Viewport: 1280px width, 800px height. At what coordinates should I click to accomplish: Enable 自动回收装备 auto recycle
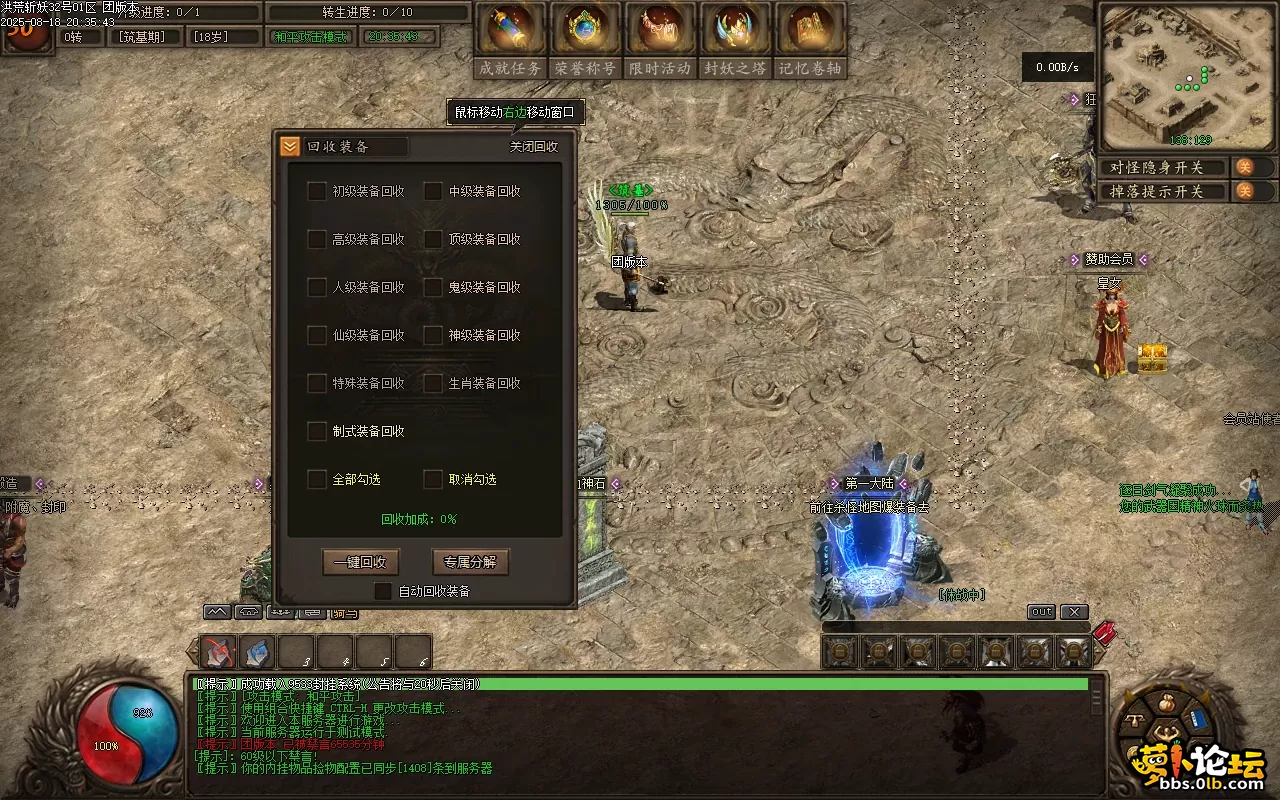click(383, 591)
